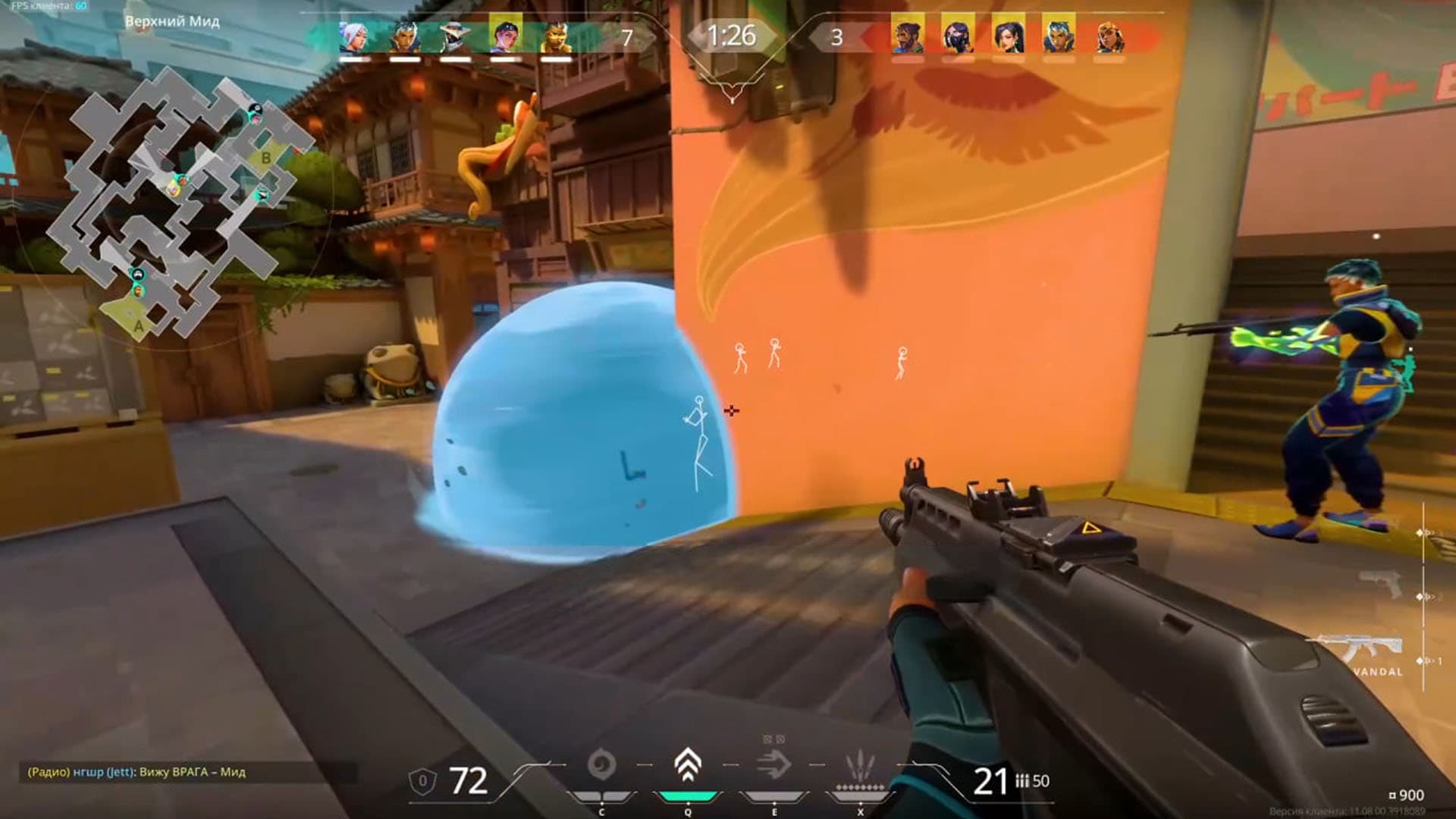This screenshot has width=1456, height=819.
Task: Use the Updraft chevron ability icon
Action: (x=687, y=764)
